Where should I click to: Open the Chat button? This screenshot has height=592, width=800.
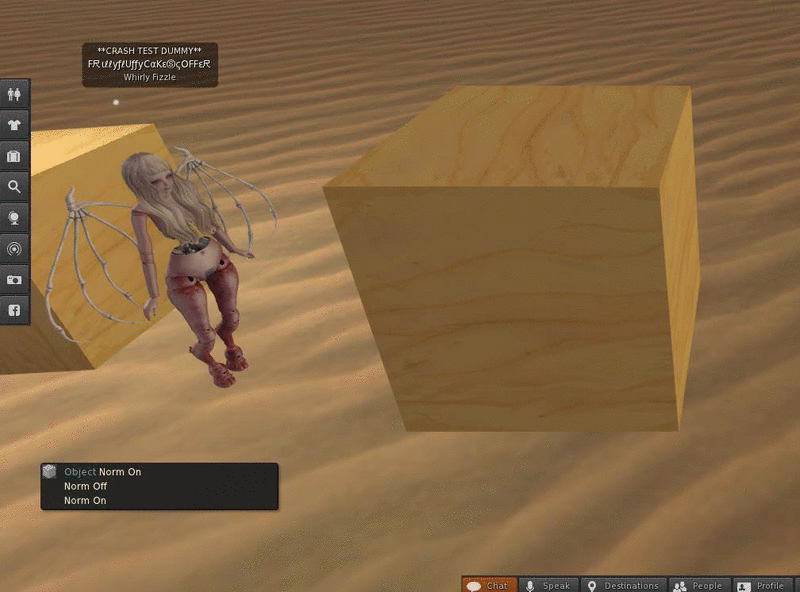tap(489, 585)
